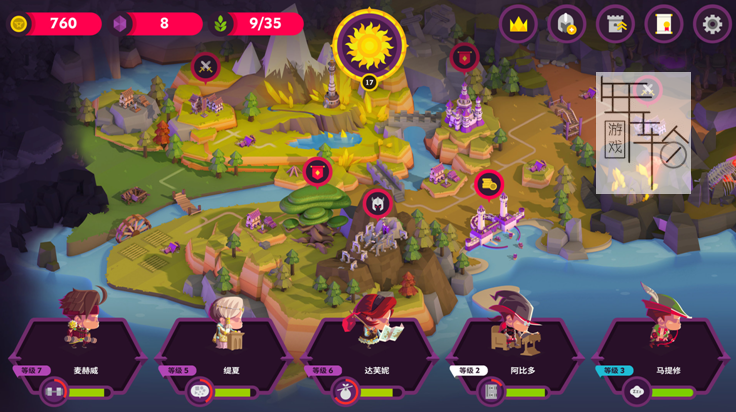
Task: Select the crossed swords map marker over the village
Action: point(206,68)
